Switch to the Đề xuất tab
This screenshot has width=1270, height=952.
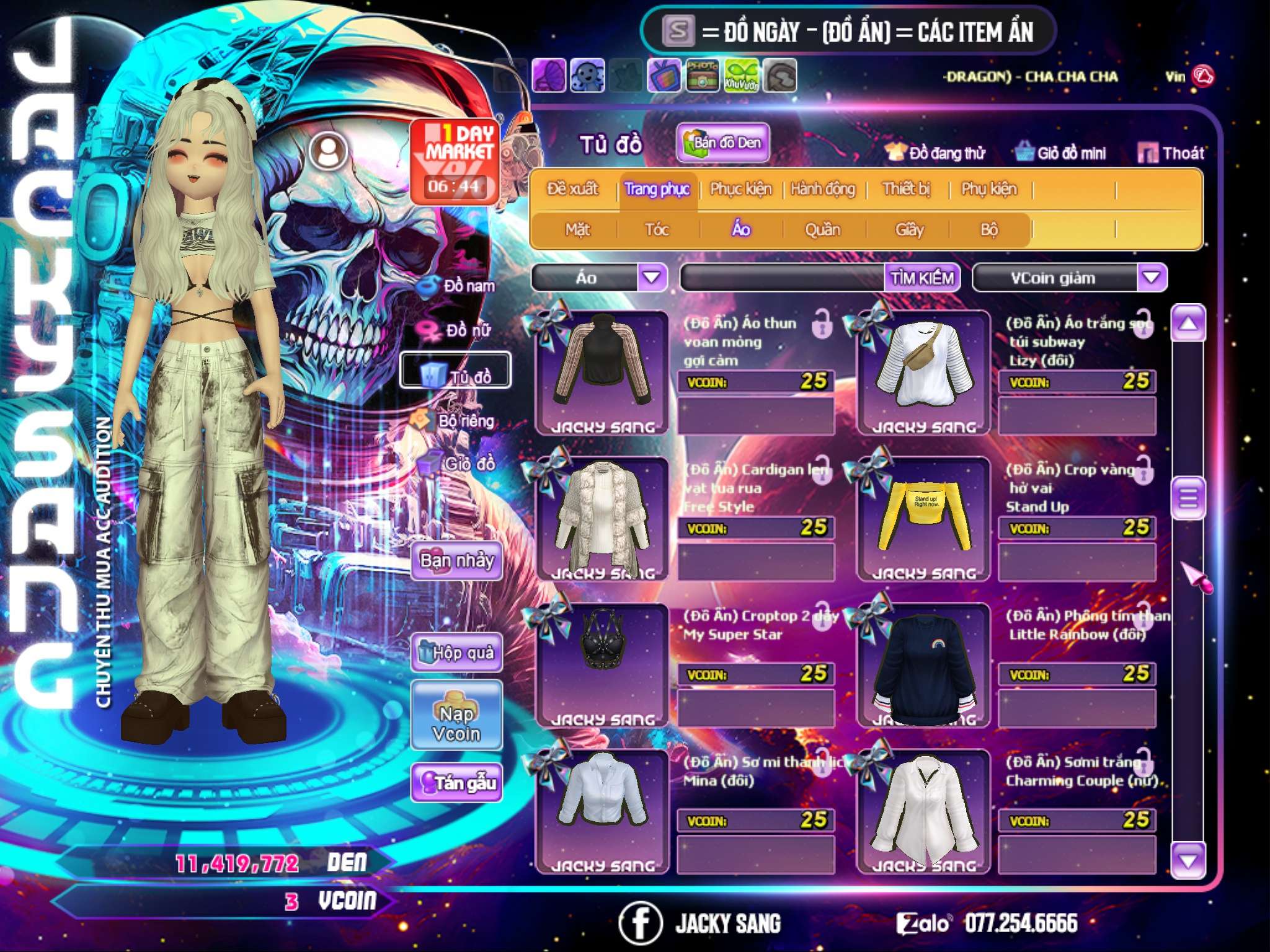tap(572, 188)
